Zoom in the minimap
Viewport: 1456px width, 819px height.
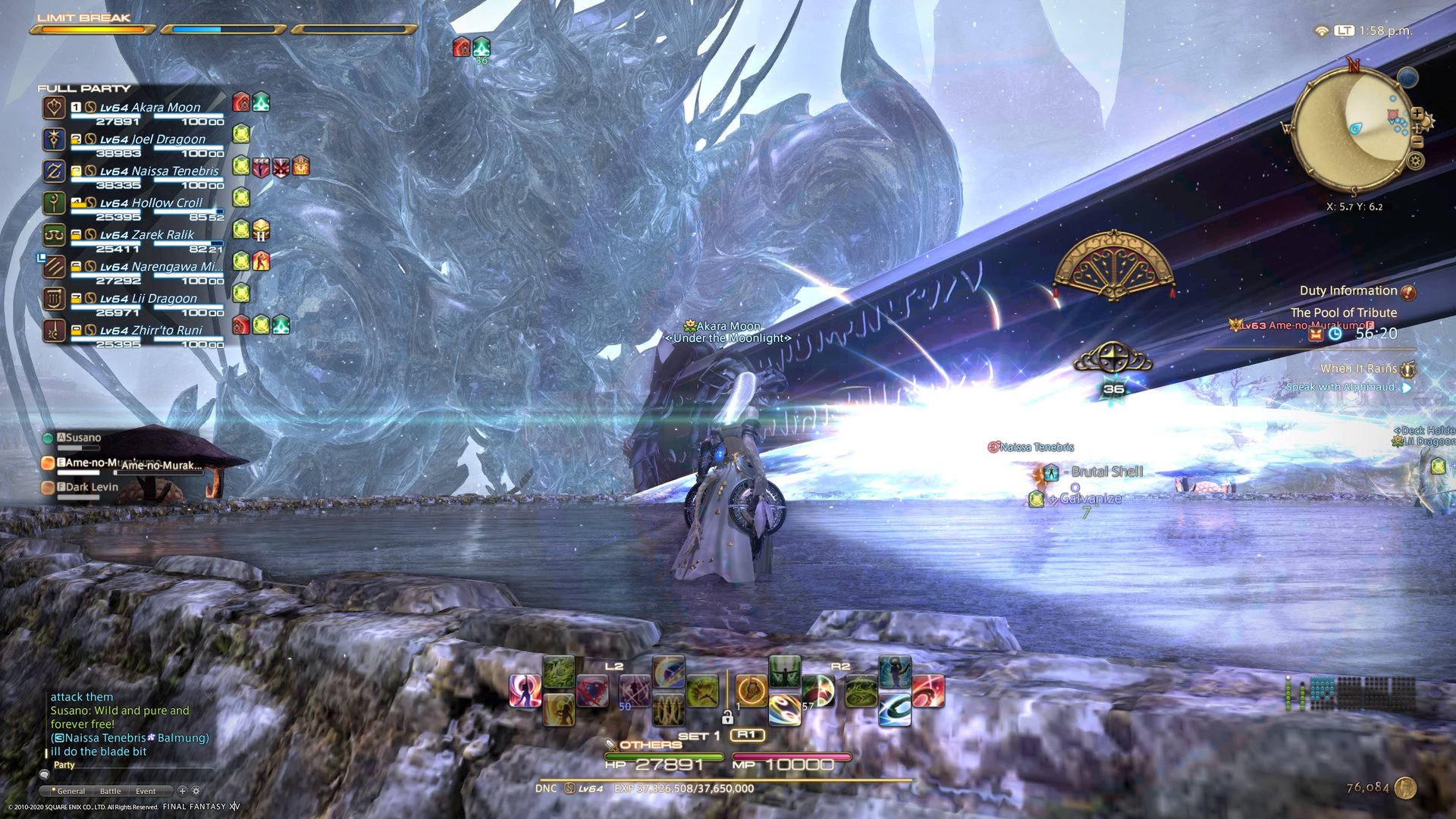pyautogui.click(x=1417, y=114)
